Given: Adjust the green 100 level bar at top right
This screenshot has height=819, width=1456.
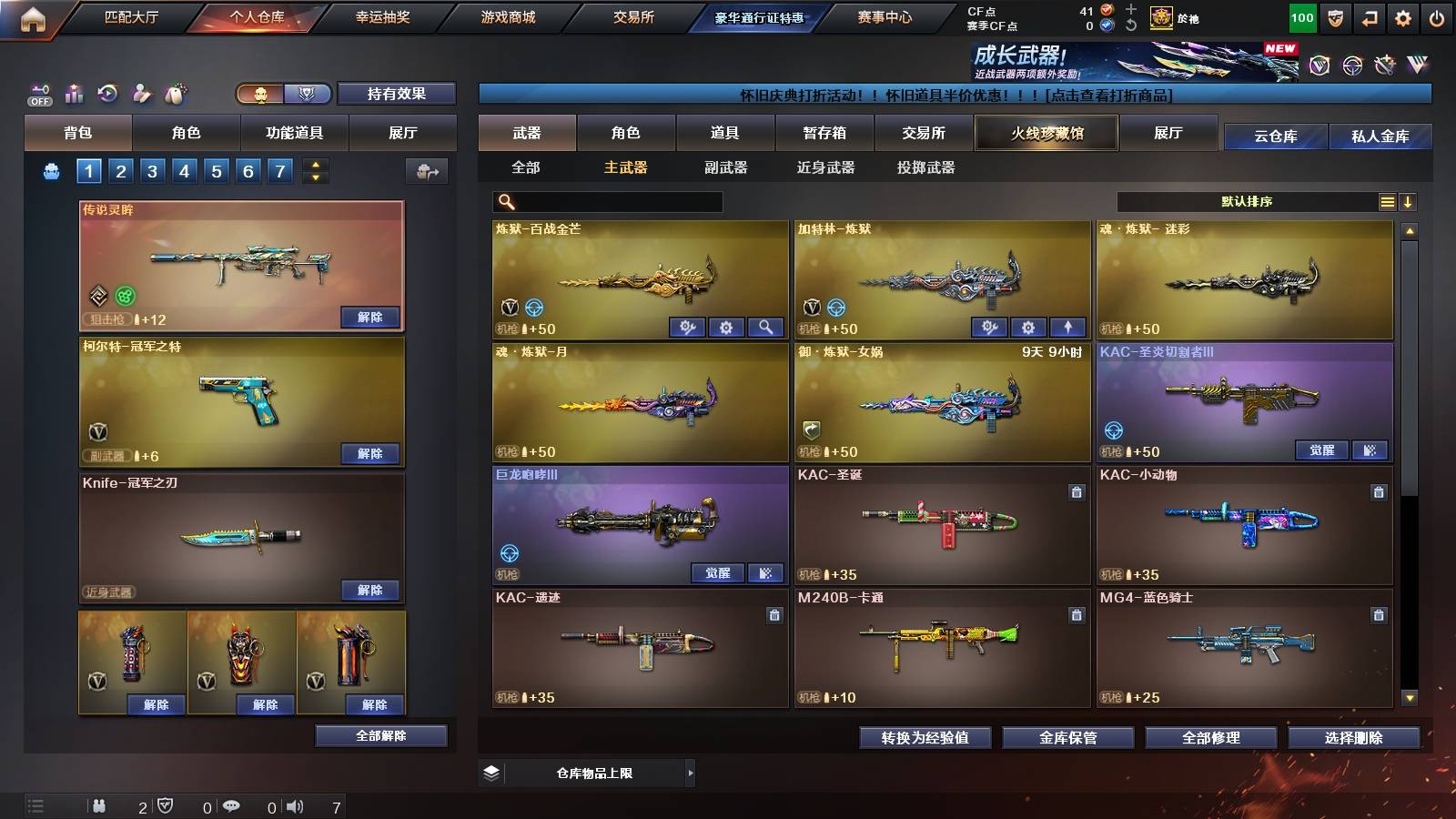Looking at the screenshot, I should pyautogui.click(x=1301, y=15).
